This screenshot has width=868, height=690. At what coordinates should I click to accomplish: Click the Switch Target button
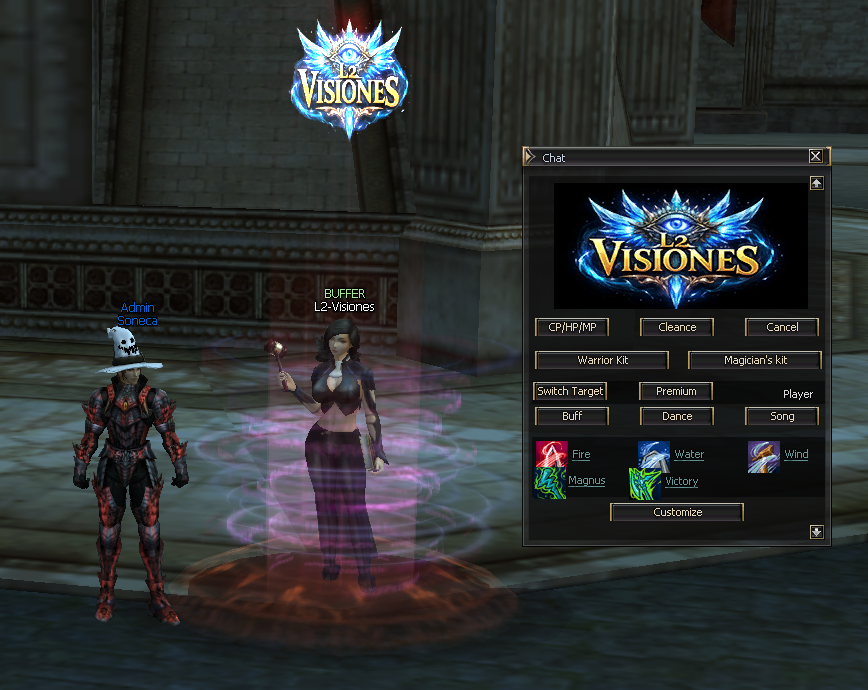570,391
